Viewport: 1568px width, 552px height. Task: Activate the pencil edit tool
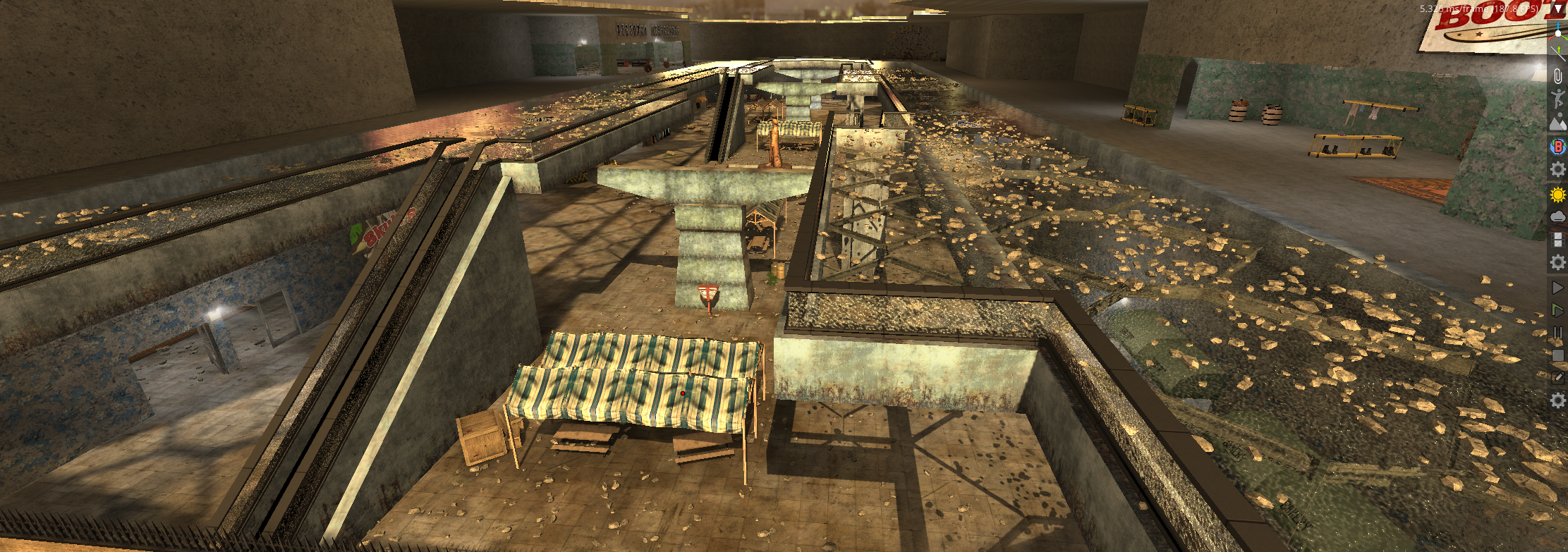[x=1558, y=378]
